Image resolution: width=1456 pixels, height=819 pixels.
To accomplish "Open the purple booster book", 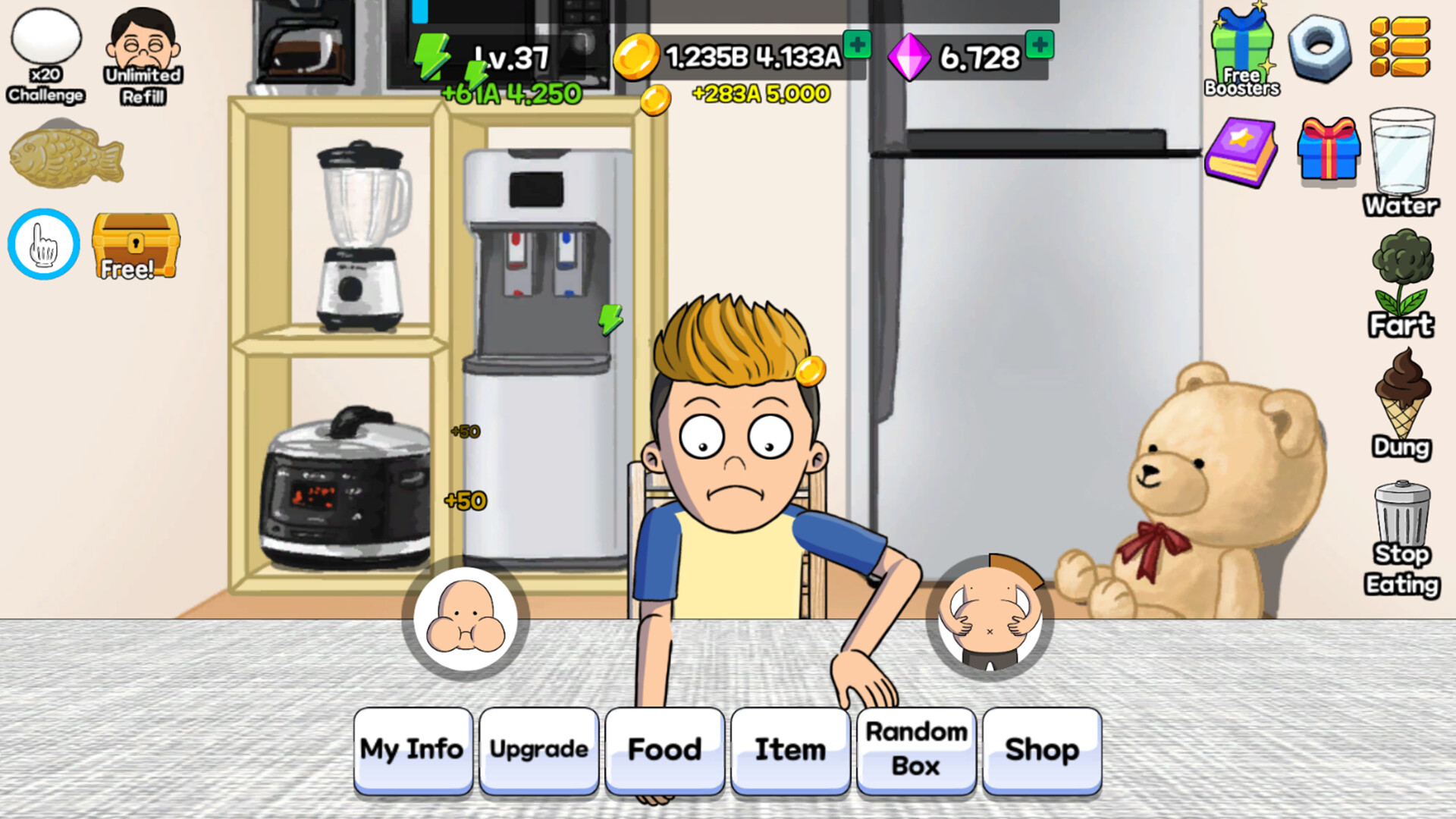I will tap(1242, 152).
